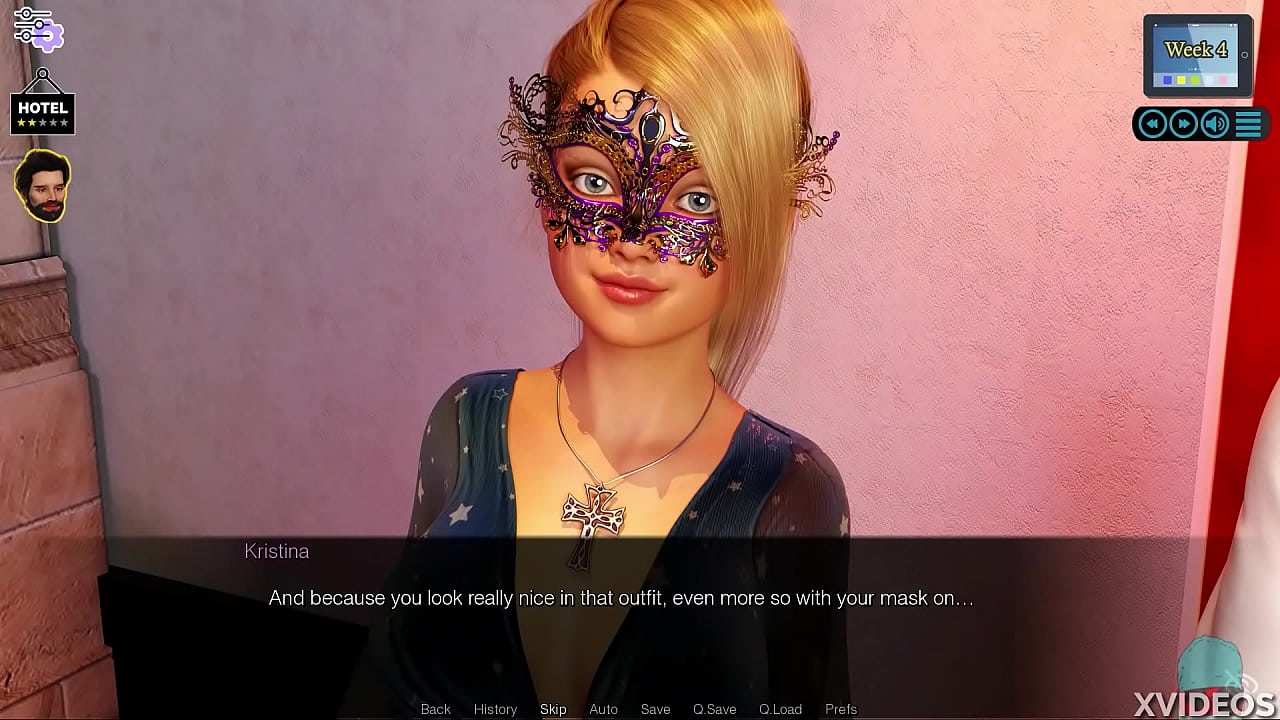Click the rewind playback button

tap(1153, 124)
